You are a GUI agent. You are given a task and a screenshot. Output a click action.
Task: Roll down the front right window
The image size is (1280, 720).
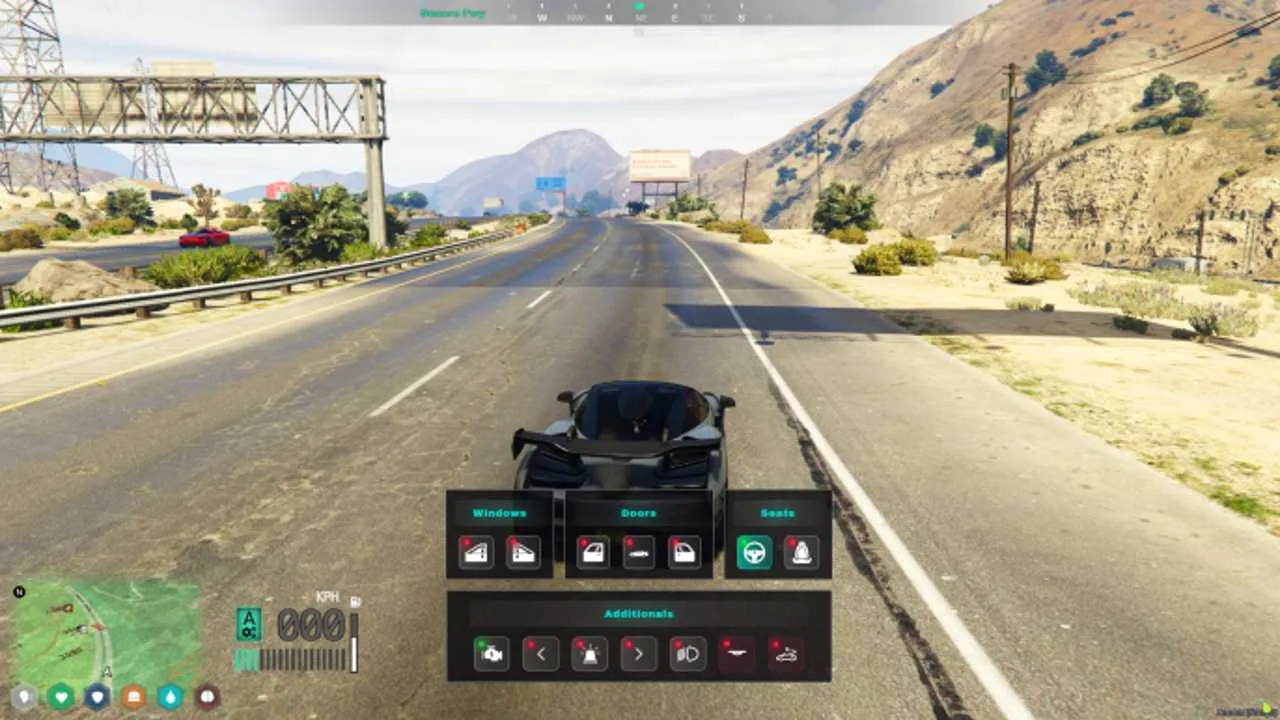(x=522, y=552)
